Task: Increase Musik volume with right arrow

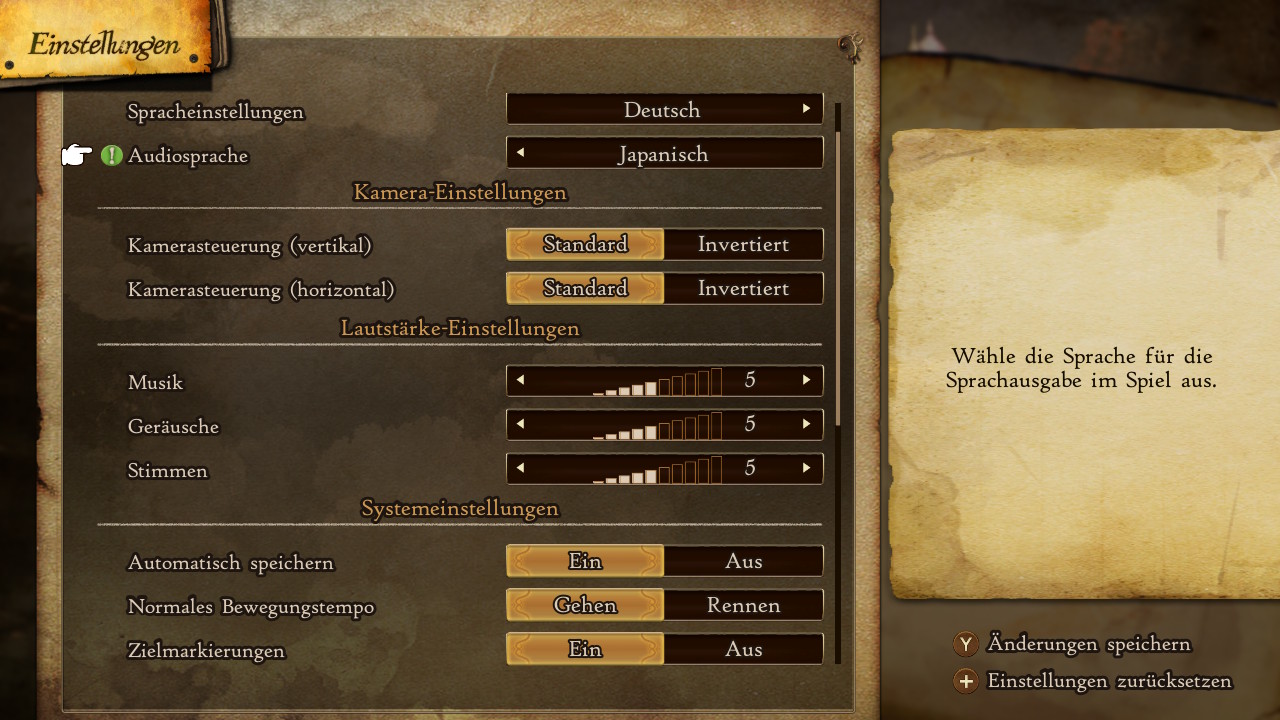Action: [x=806, y=380]
